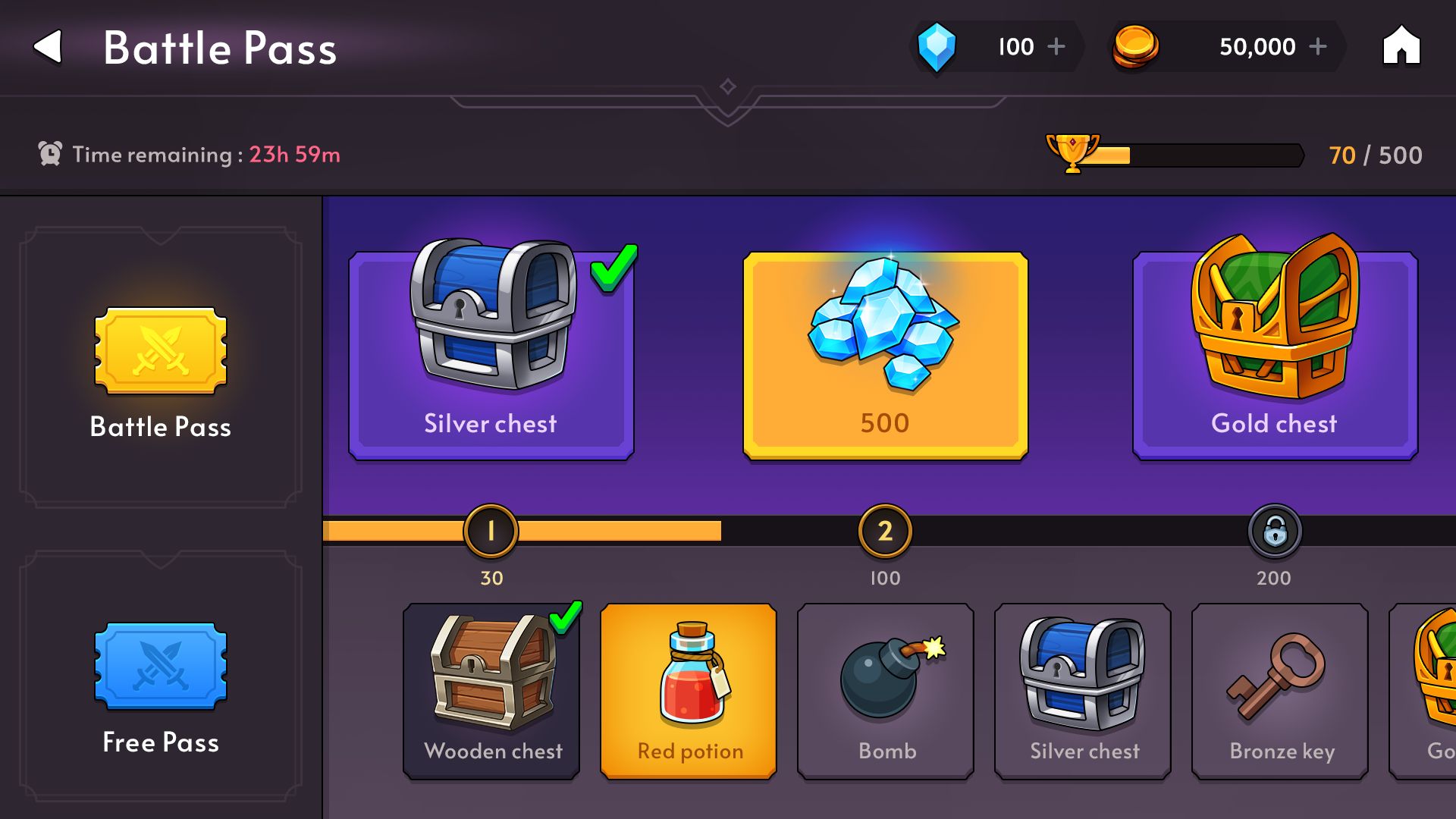Return to the home screen
The height and width of the screenshot is (819, 1456).
pyautogui.click(x=1401, y=47)
